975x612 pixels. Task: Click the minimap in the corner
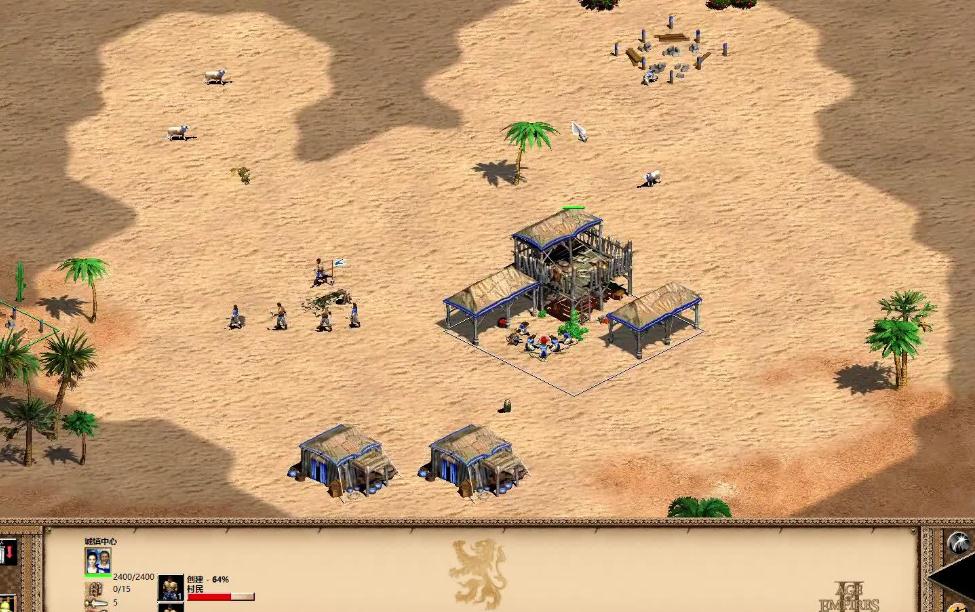tap(960, 578)
